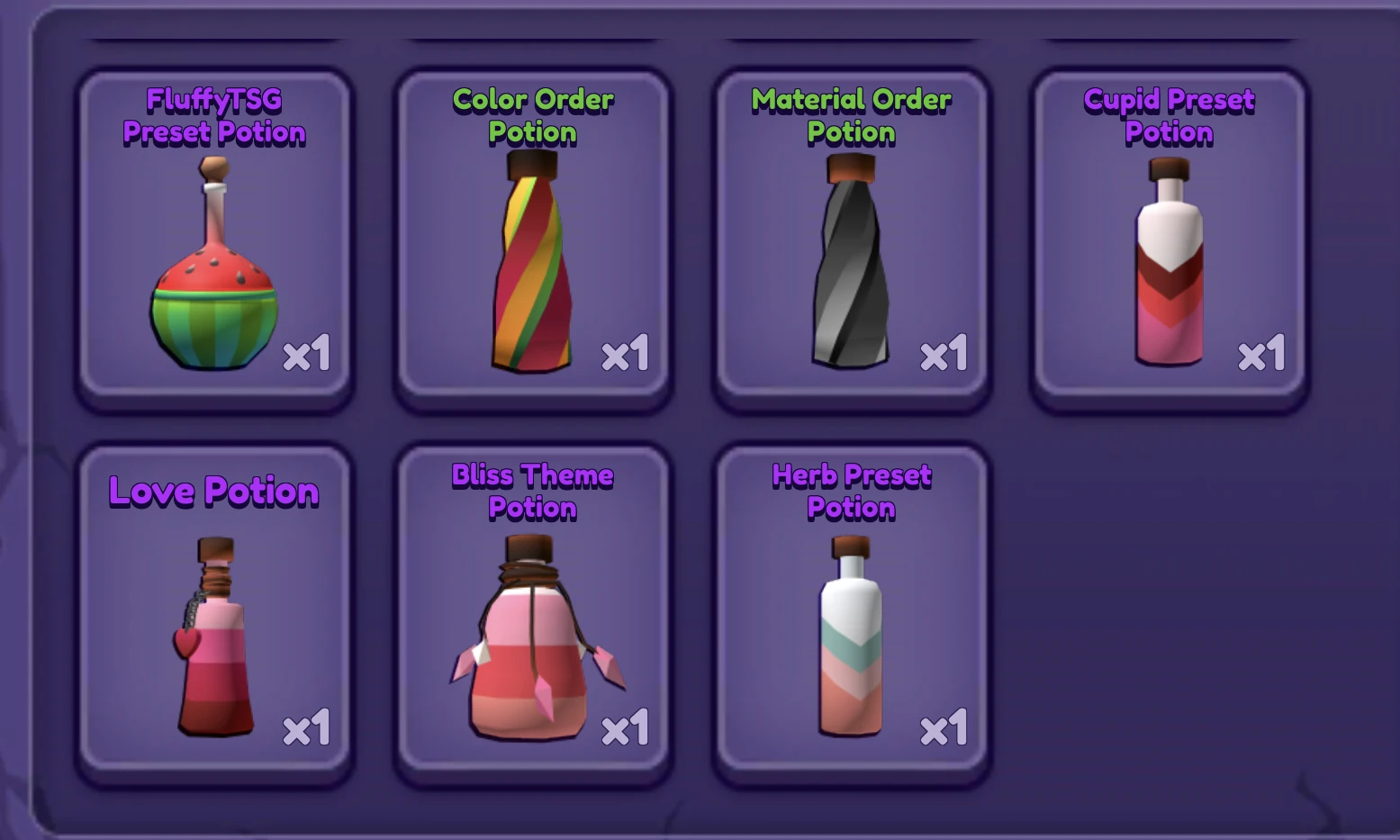Click the Love Potion title text
Viewport: 1400px width, 840px height.
(x=213, y=492)
